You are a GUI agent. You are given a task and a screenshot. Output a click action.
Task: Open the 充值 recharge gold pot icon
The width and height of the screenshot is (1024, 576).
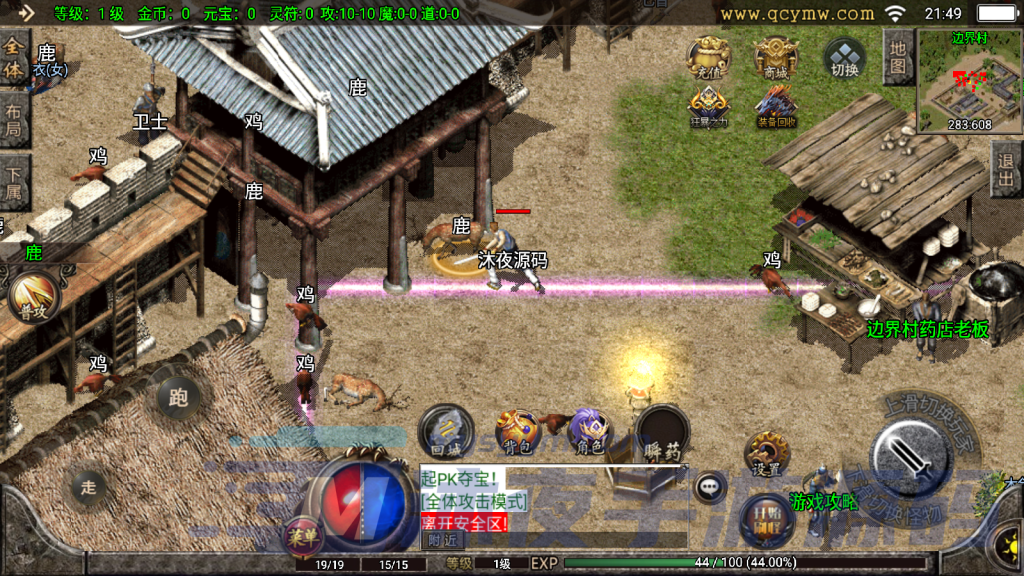point(708,57)
